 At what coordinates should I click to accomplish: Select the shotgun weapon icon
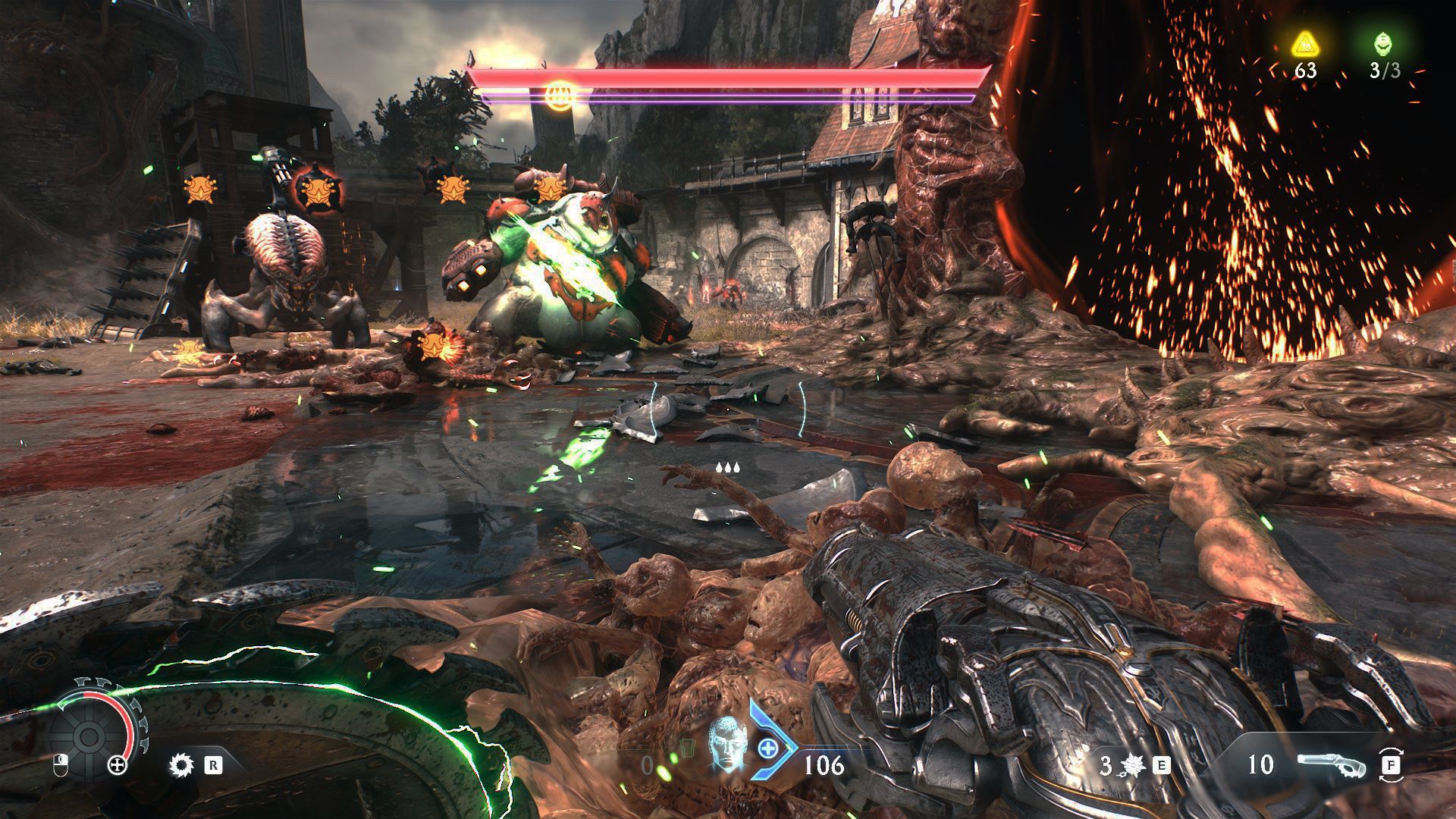click(x=1331, y=764)
